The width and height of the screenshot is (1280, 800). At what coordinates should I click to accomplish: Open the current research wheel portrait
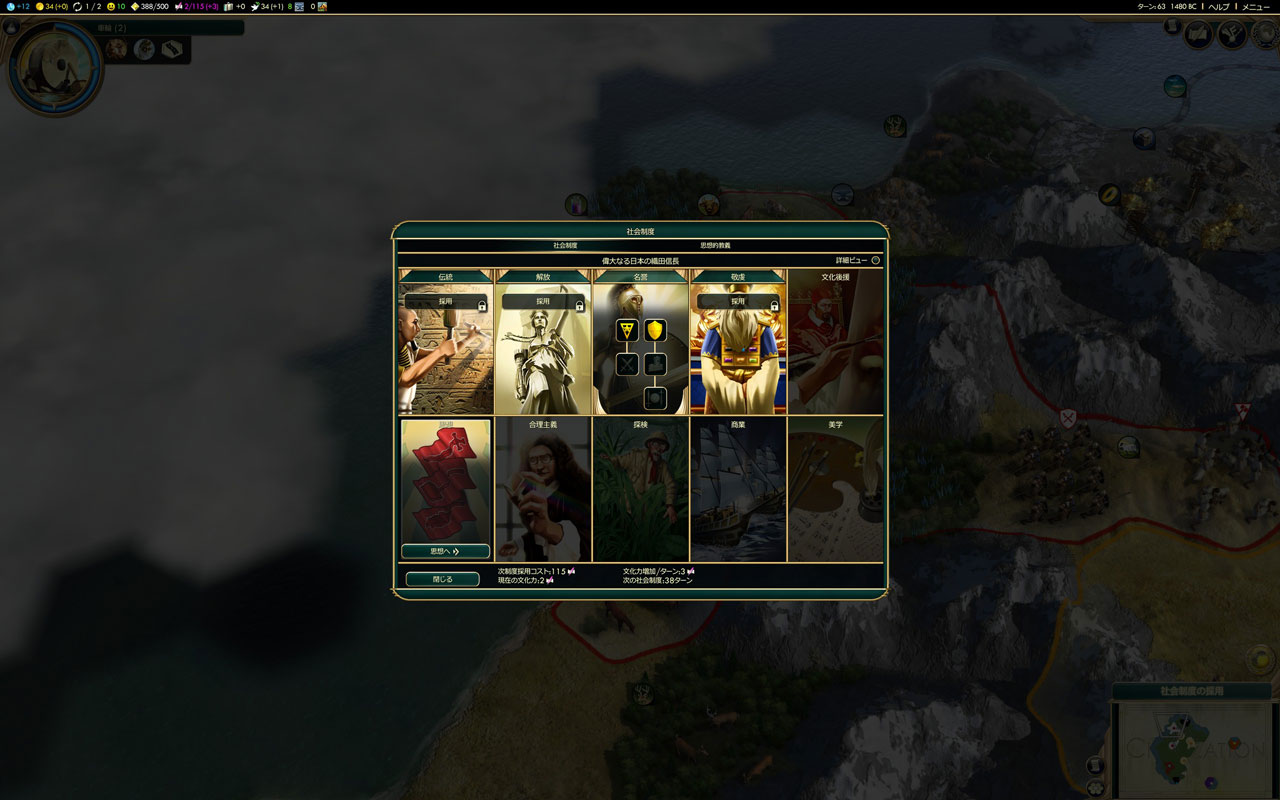54,68
